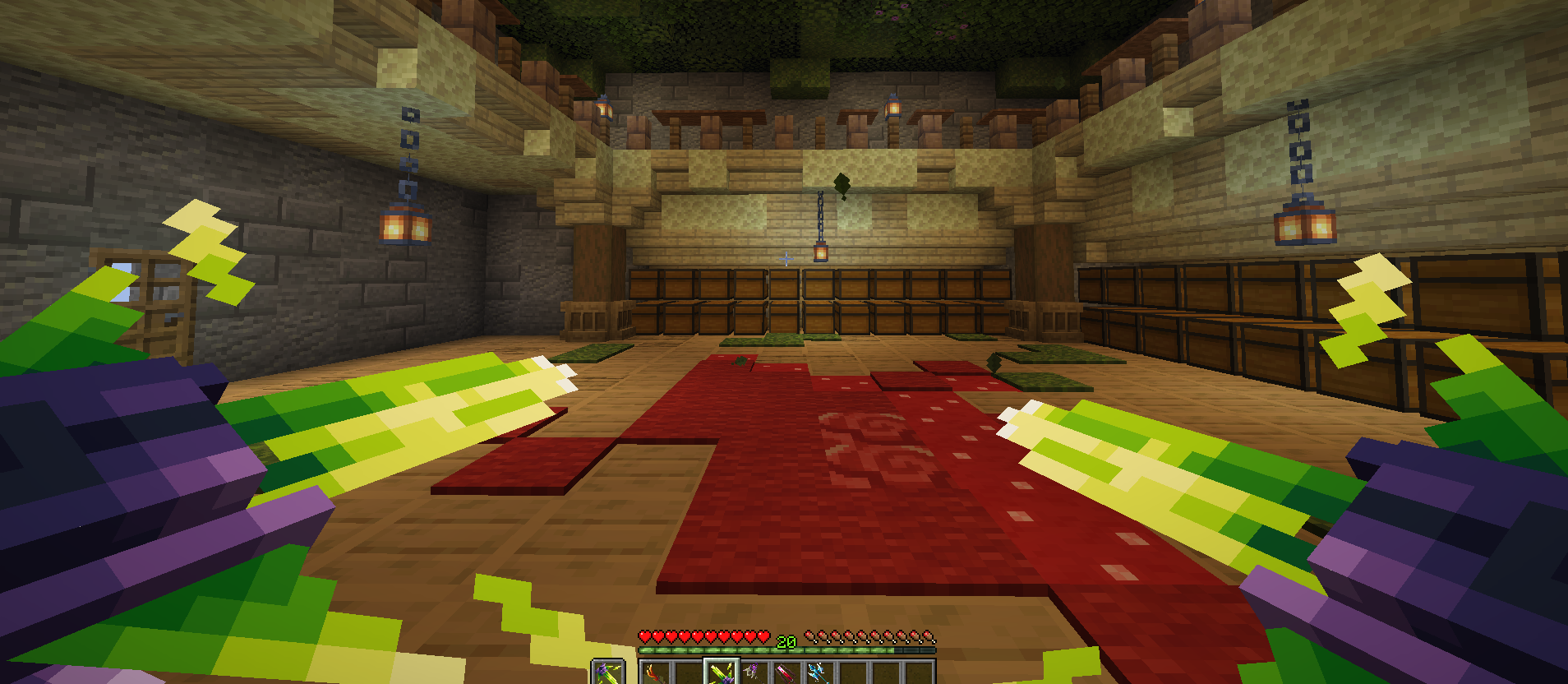The image size is (1568, 684).
Task: Click the currently selected sugarcane weapon slot
Action: click(720, 672)
